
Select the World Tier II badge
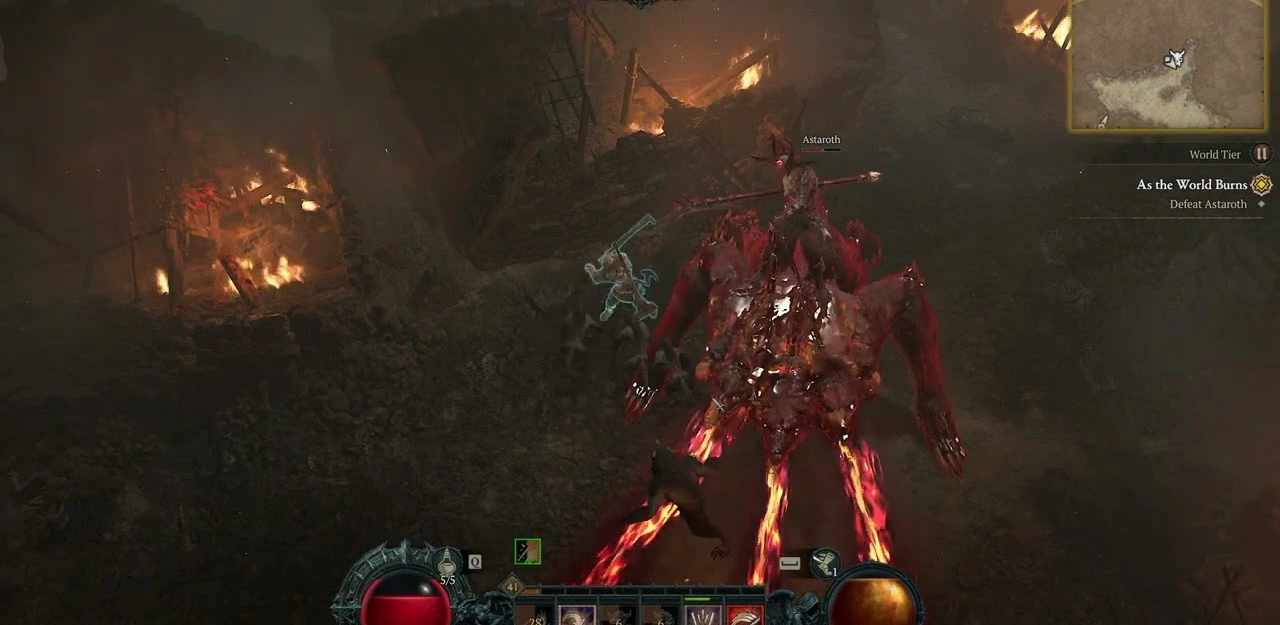[x=1261, y=154]
